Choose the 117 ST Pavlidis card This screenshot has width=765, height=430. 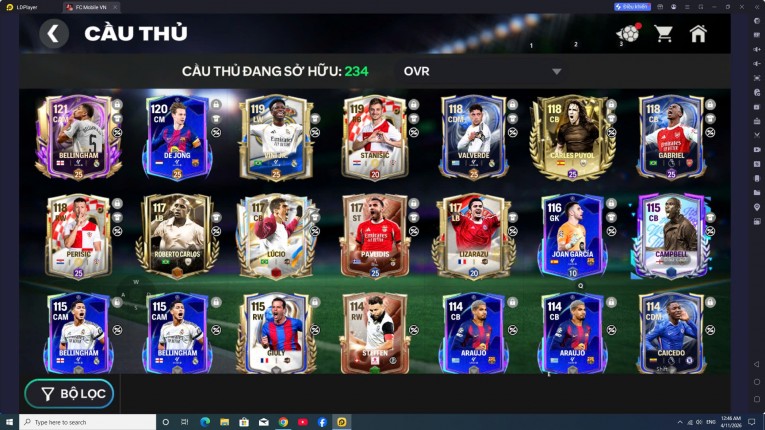[x=374, y=237]
